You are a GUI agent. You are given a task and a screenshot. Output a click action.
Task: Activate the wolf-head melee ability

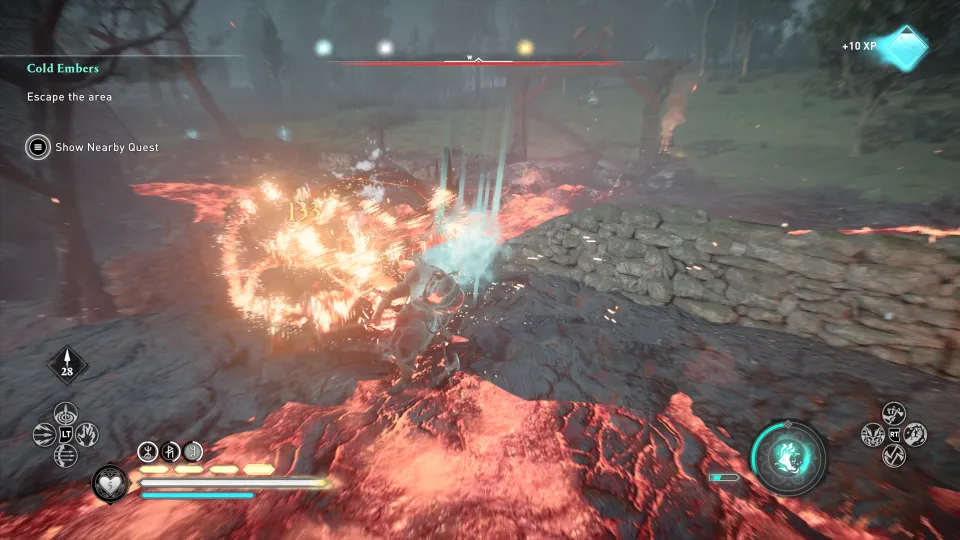[x=871, y=434]
